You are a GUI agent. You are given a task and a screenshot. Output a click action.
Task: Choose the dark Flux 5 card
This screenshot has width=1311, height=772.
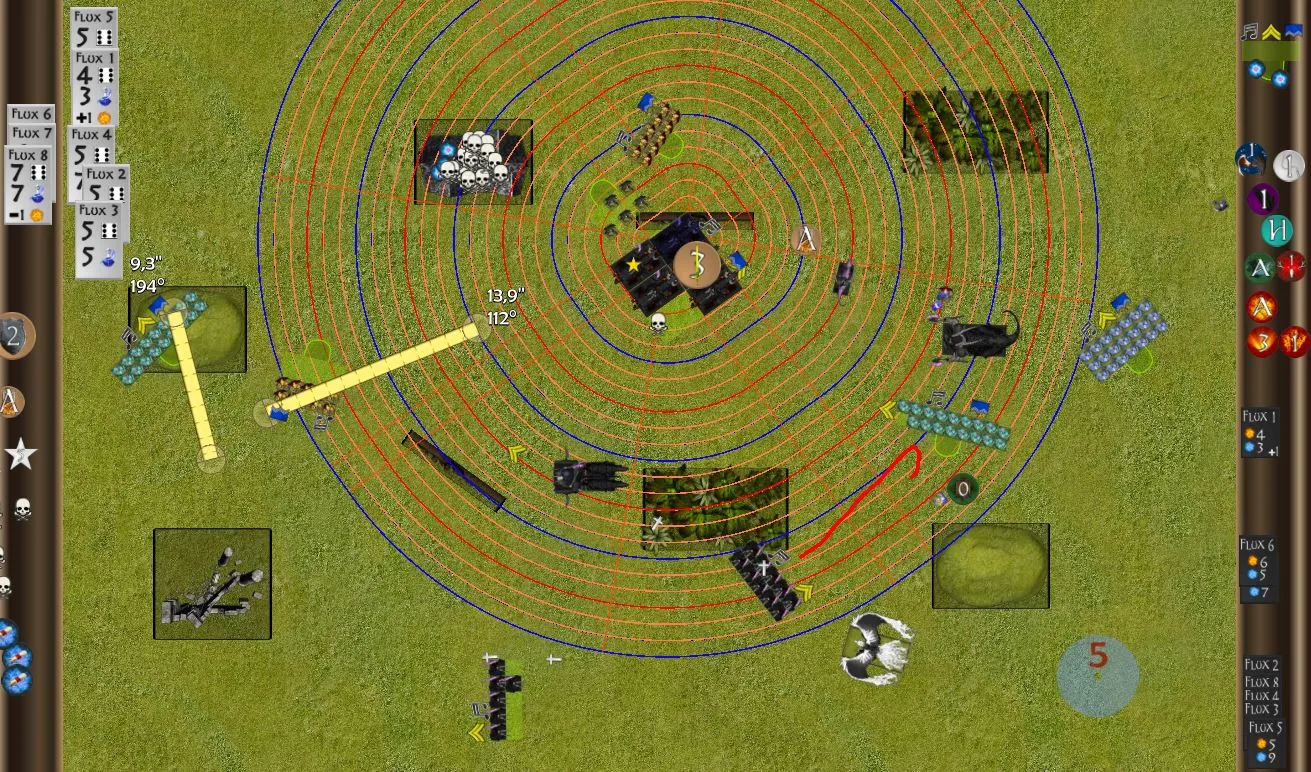[1265, 742]
